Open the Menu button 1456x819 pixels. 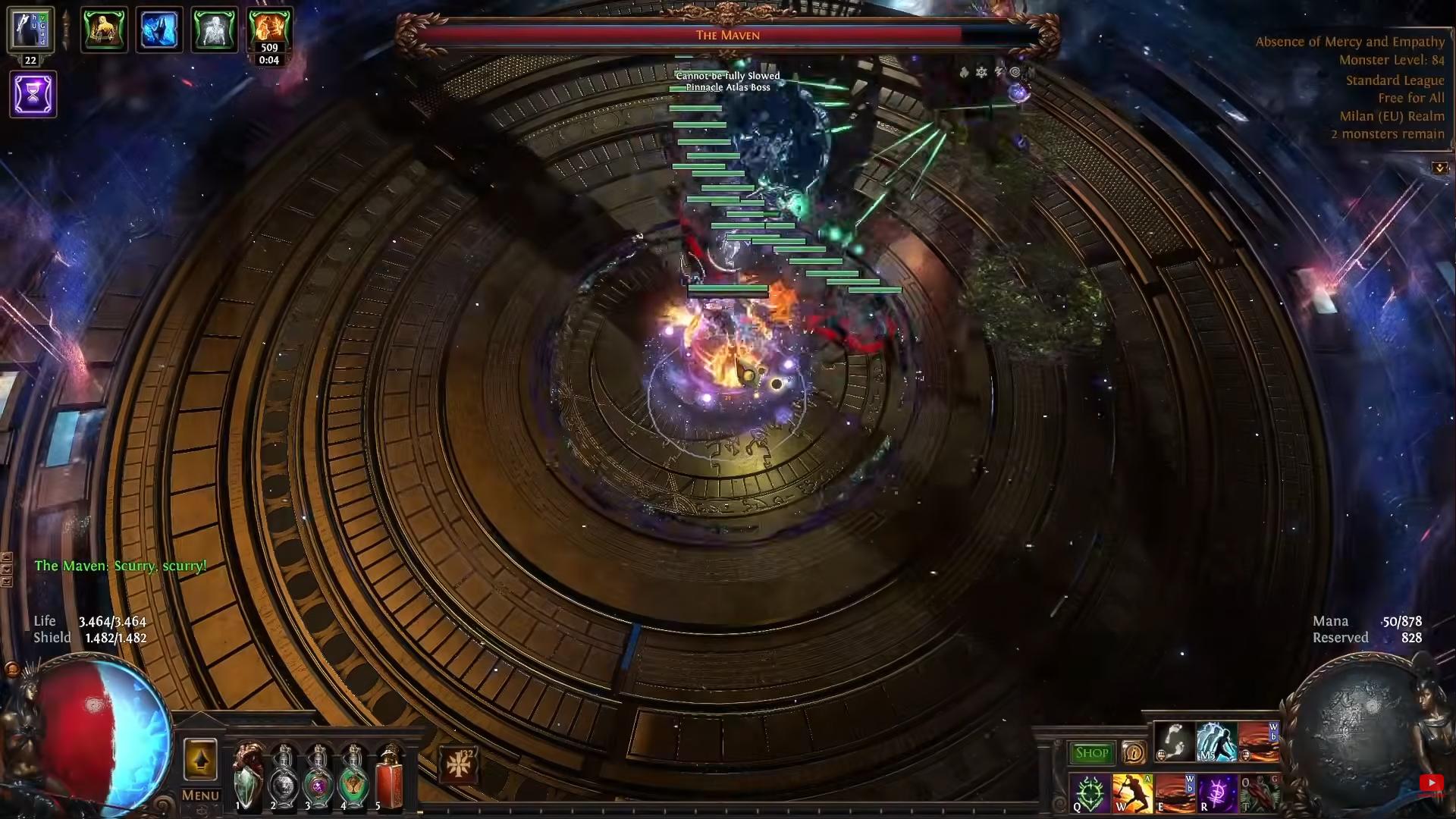pyautogui.click(x=200, y=795)
